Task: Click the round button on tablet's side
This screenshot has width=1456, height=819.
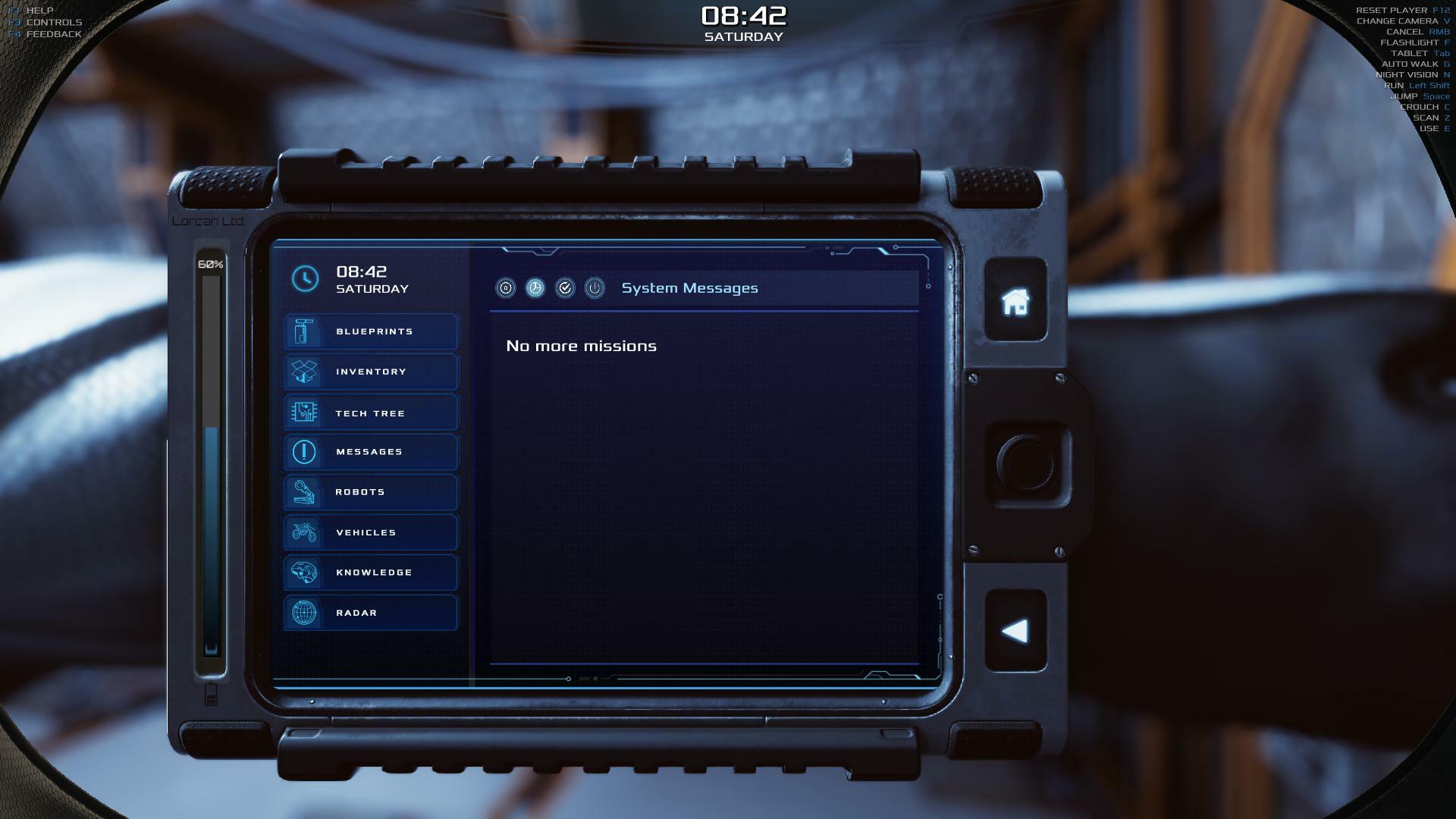Action: coord(1025,463)
